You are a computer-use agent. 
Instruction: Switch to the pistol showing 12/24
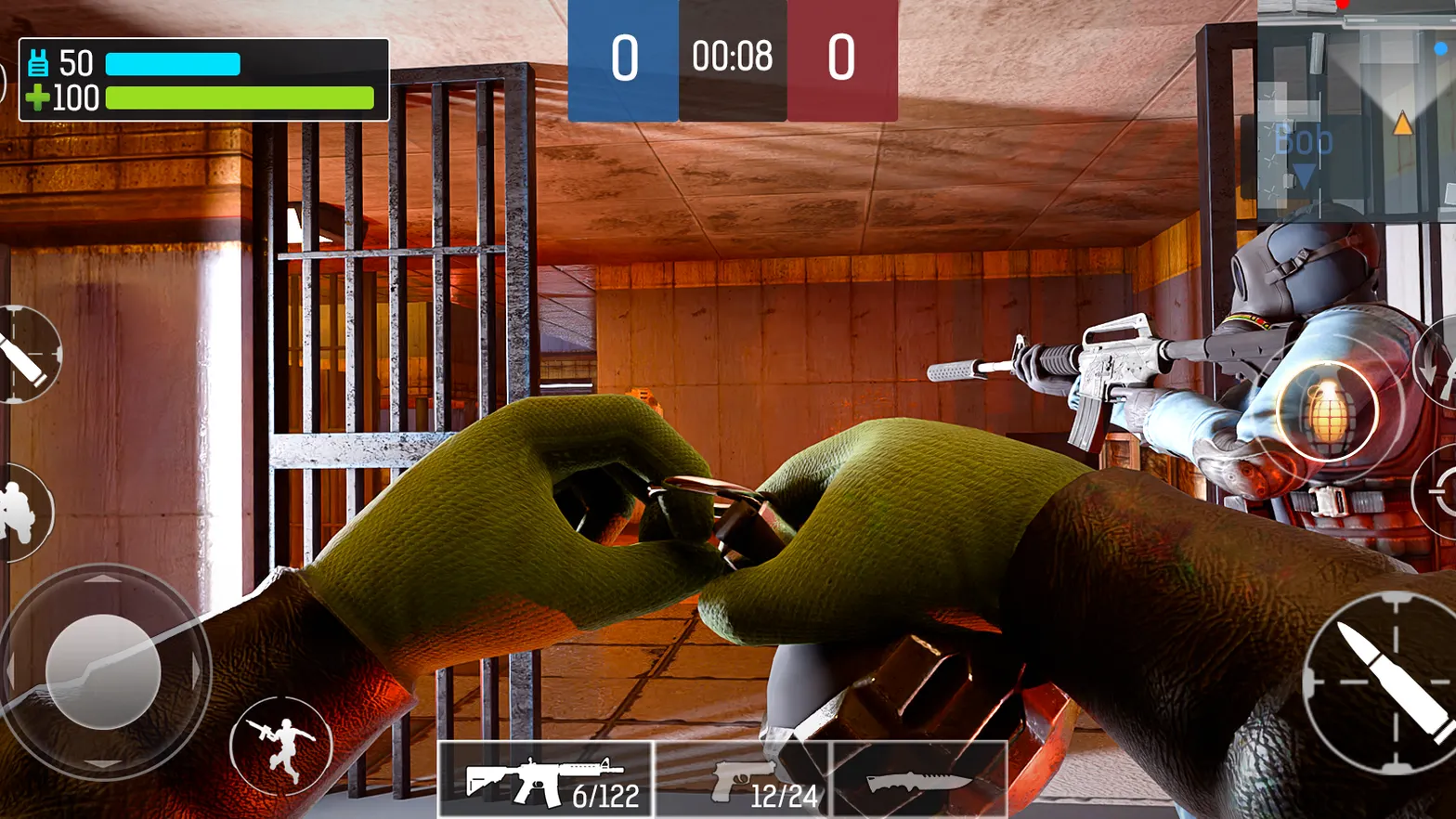point(771,780)
